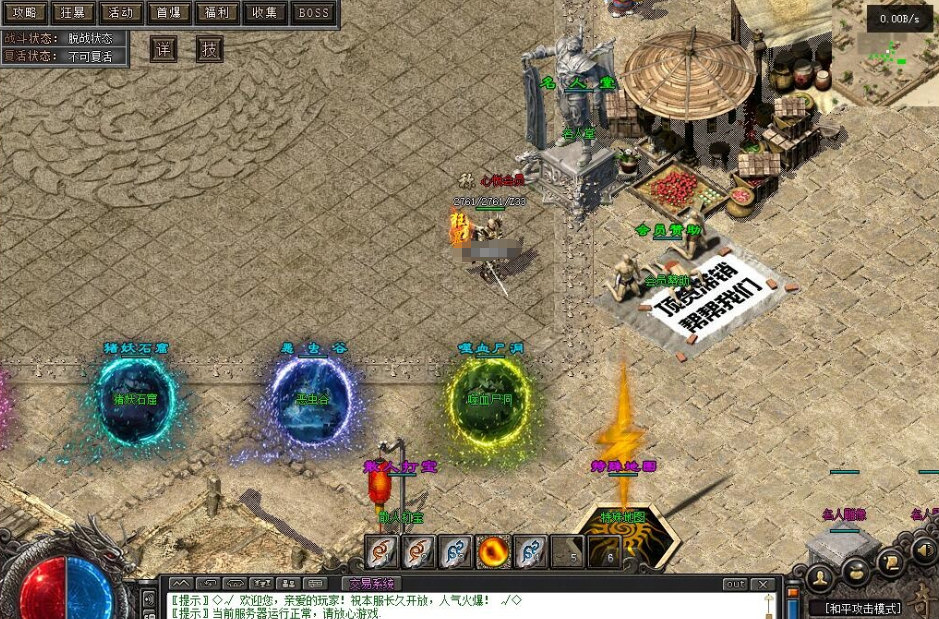Select hotbar slot number 6
The width and height of the screenshot is (939, 619).
[605, 551]
